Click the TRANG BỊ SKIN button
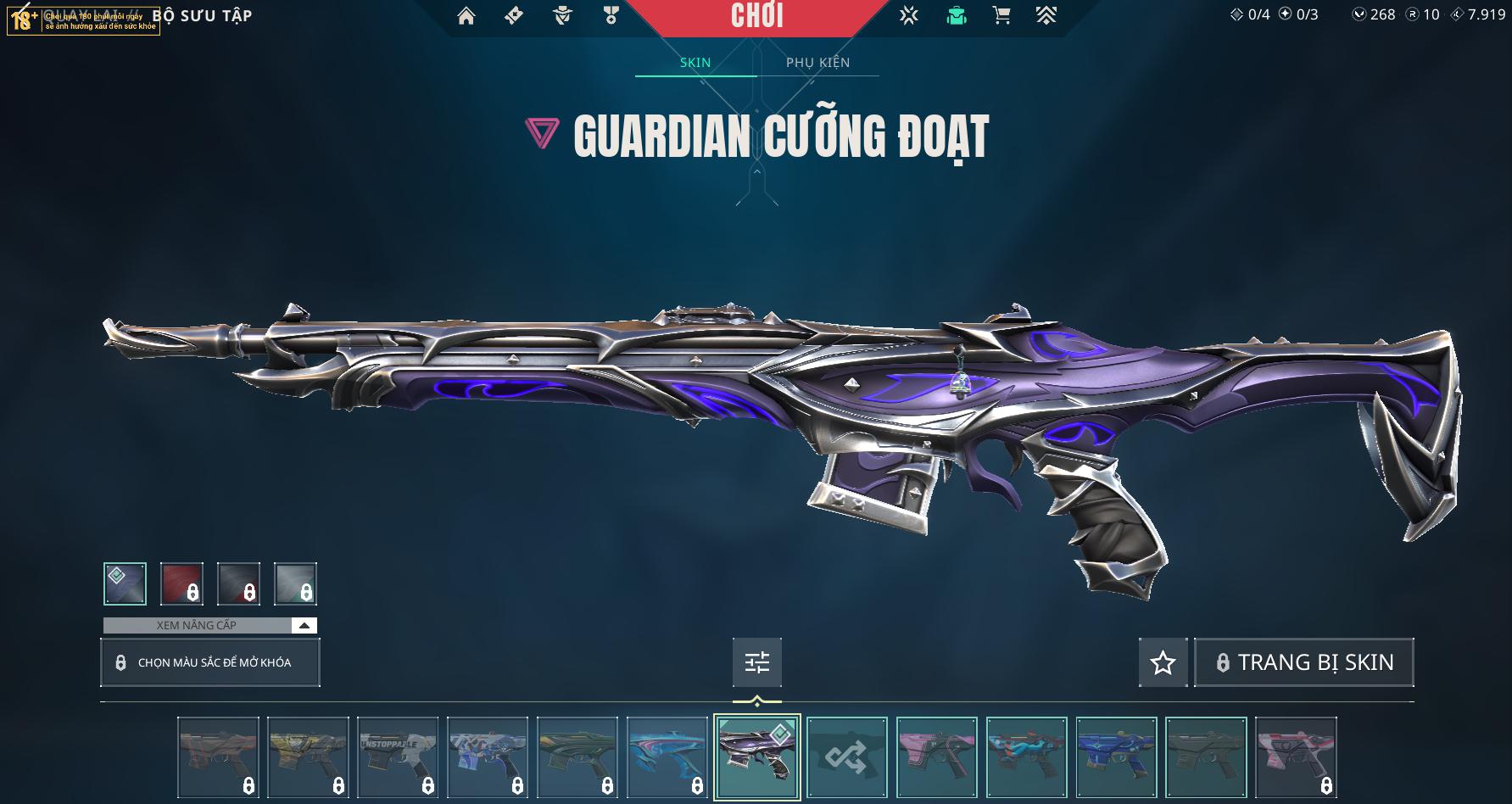The image size is (1512, 804). pyautogui.click(x=1303, y=662)
